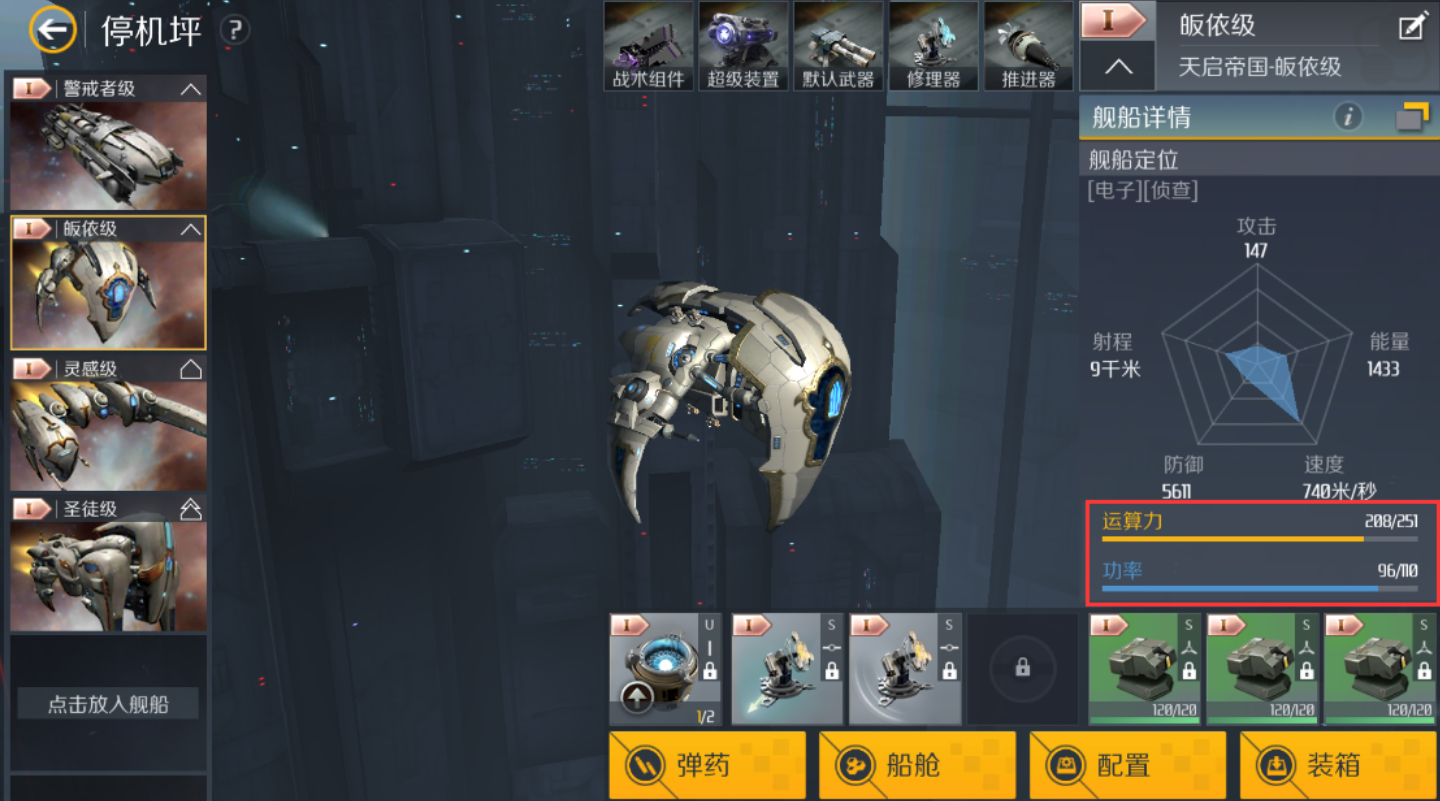Show ship info via the i icon

1348,118
